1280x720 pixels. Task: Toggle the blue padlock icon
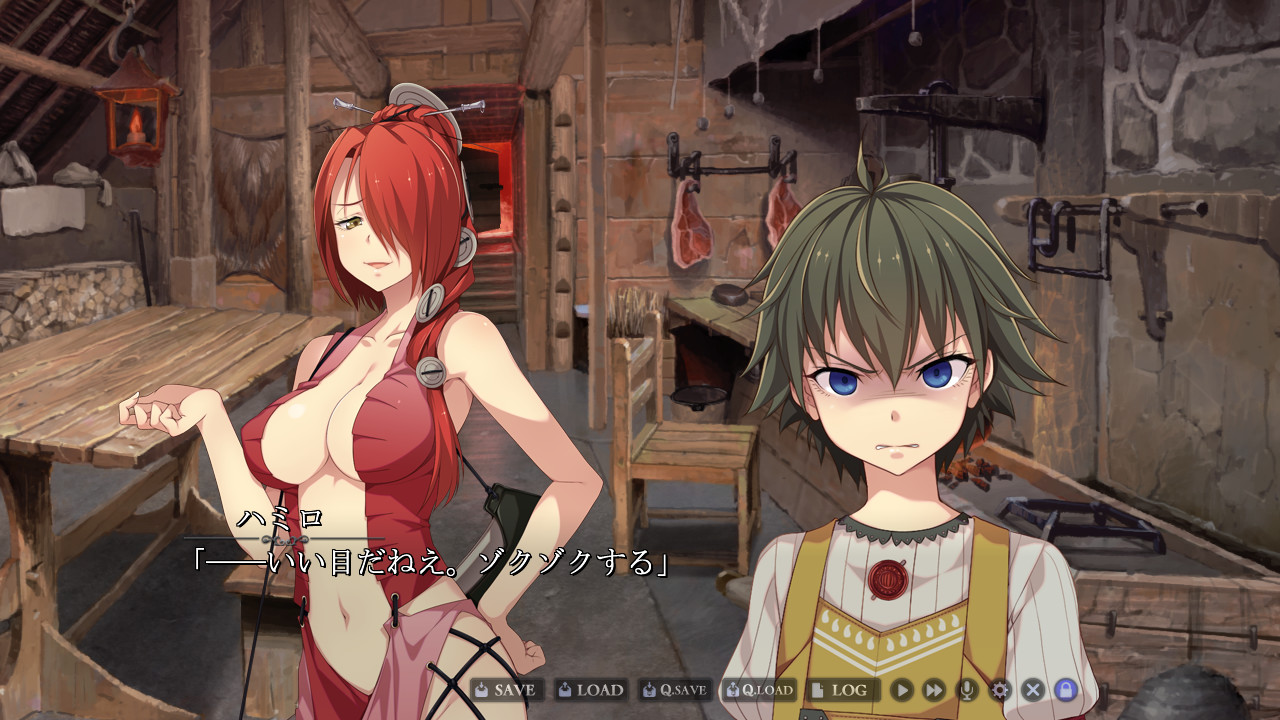point(1066,690)
